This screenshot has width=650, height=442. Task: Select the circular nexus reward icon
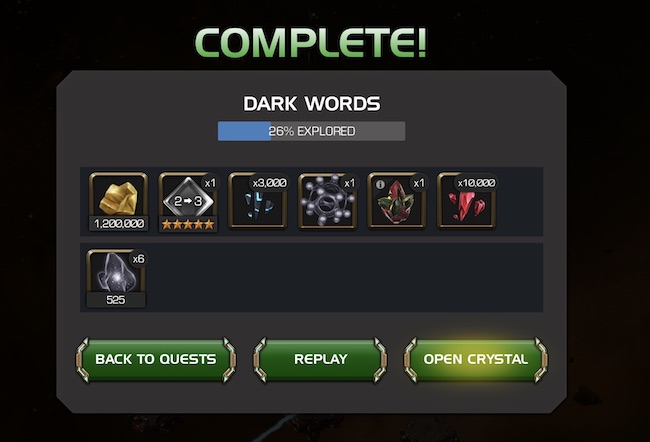pos(327,198)
